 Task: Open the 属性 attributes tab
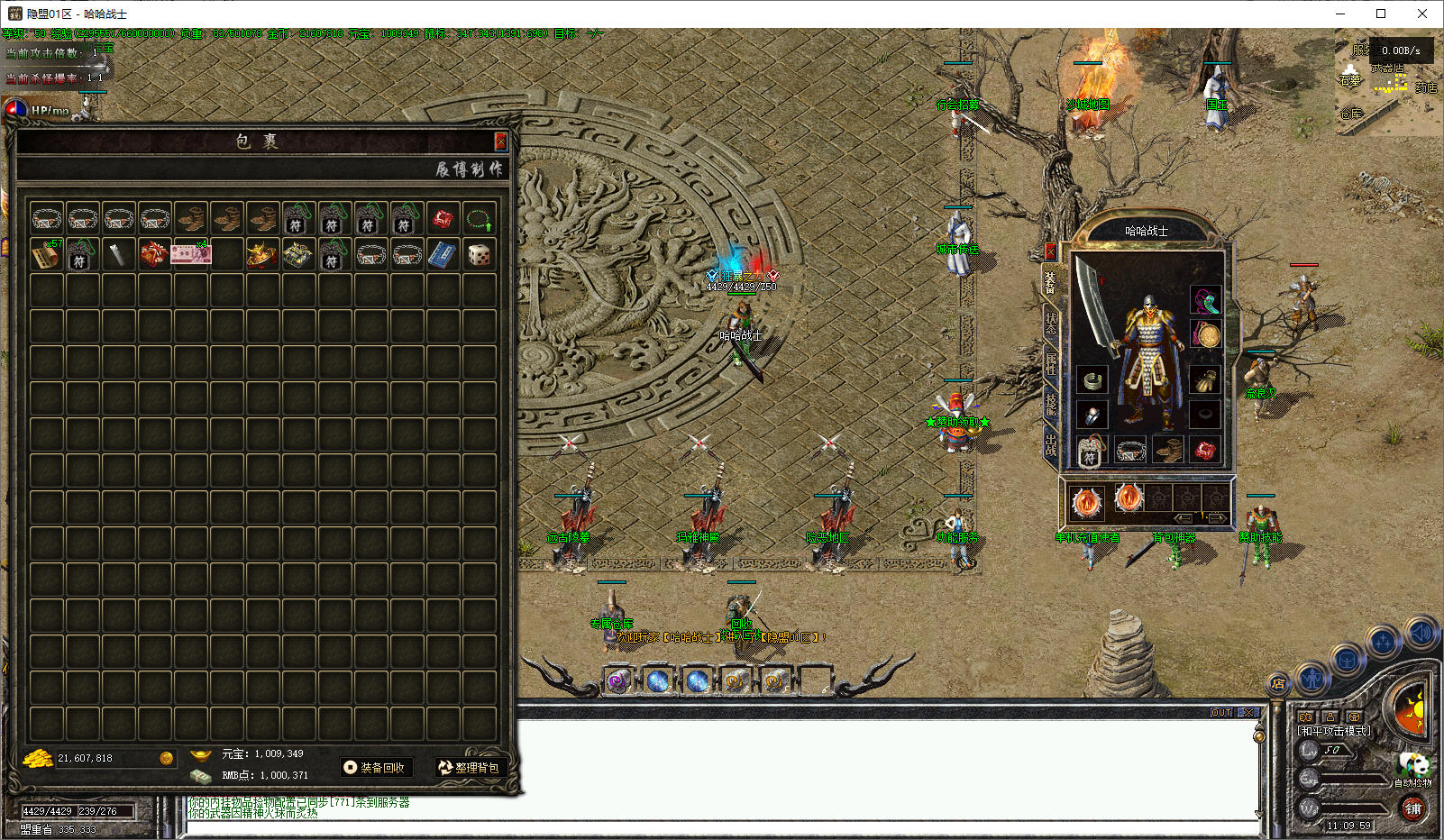1051,364
